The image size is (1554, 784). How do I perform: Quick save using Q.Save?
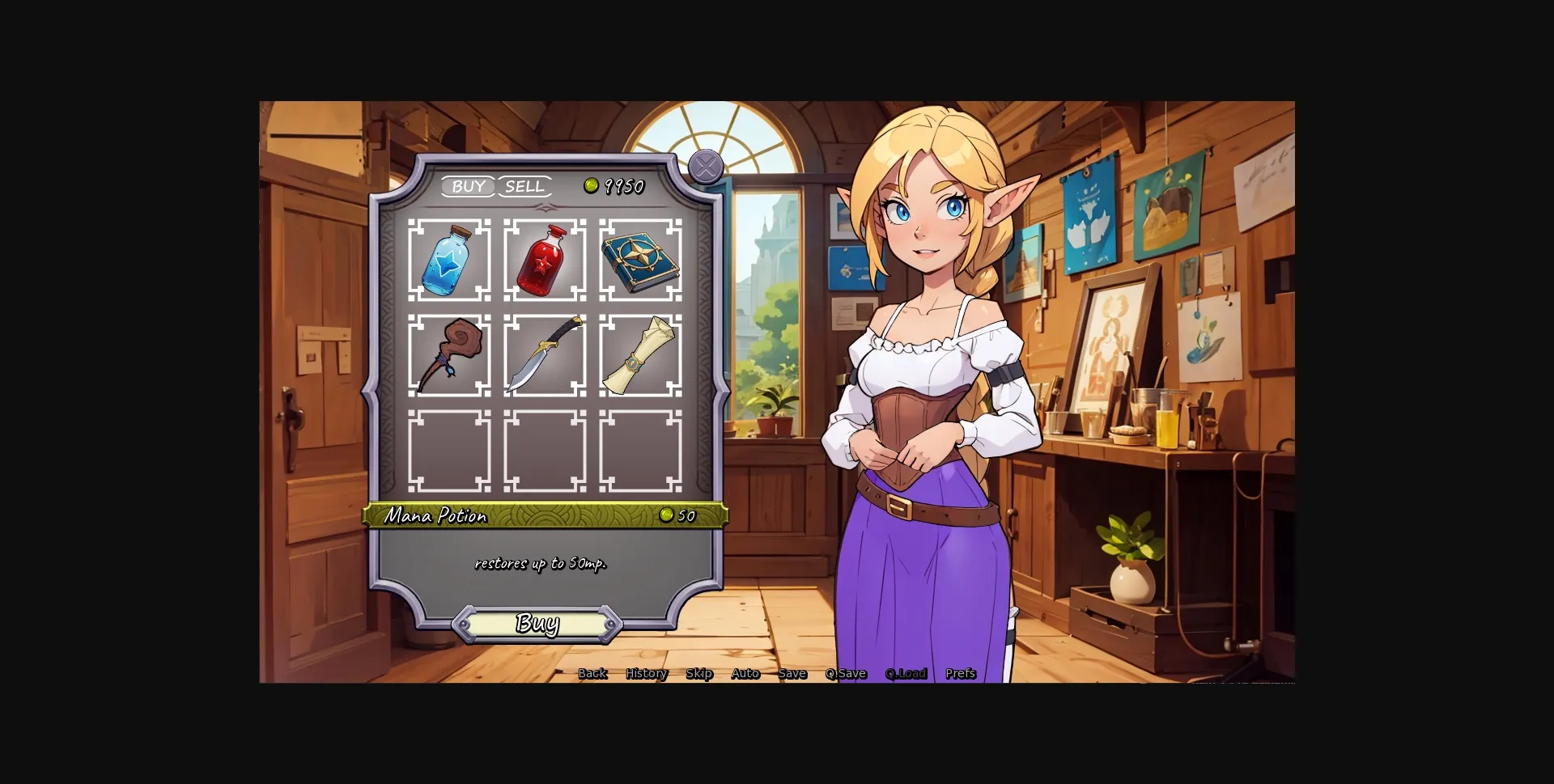pos(846,672)
